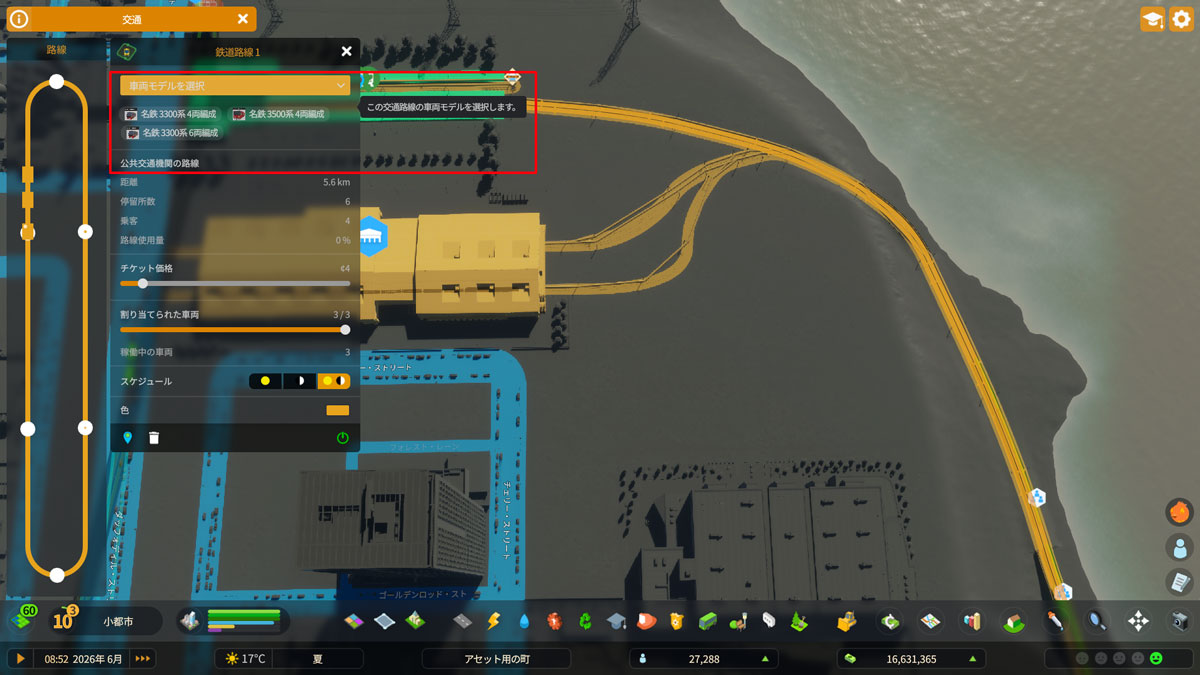Screen dimensions: 1200x675
Task: Close the 鉄道路線 1 line panel
Action: (346, 52)
